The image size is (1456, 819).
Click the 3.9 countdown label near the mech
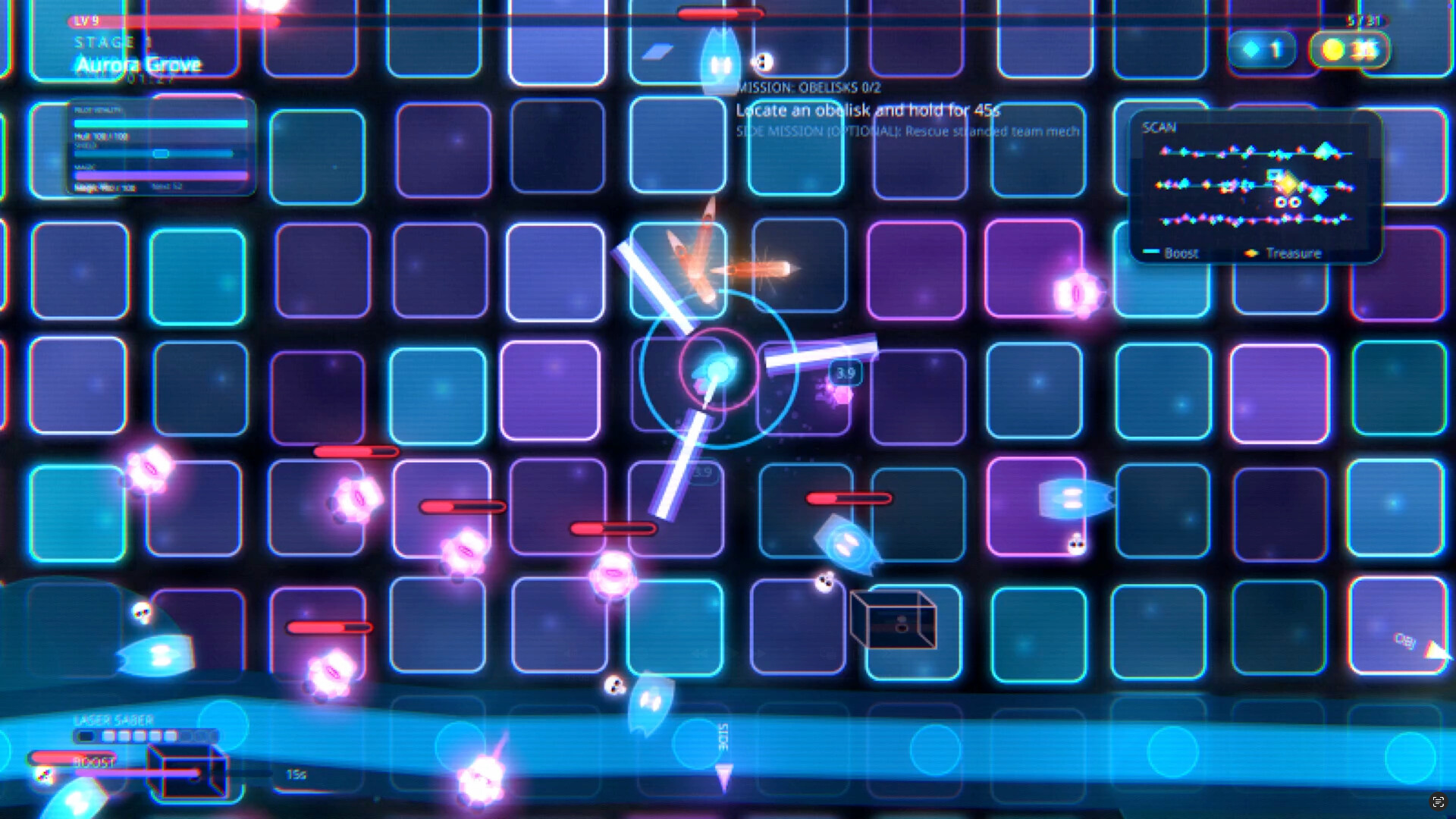point(846,373)
